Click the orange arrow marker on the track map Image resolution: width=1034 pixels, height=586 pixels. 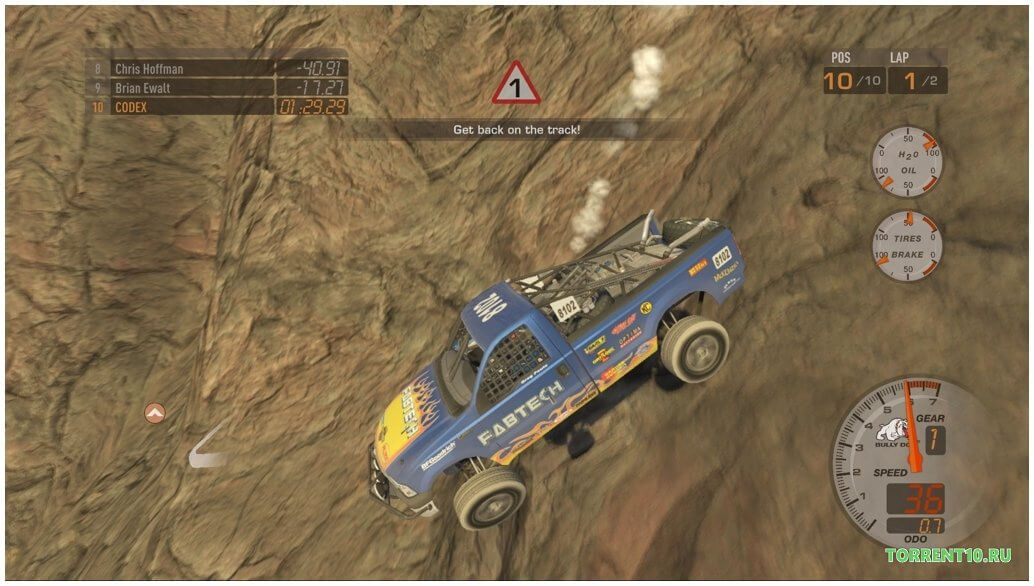coord(154,412)
